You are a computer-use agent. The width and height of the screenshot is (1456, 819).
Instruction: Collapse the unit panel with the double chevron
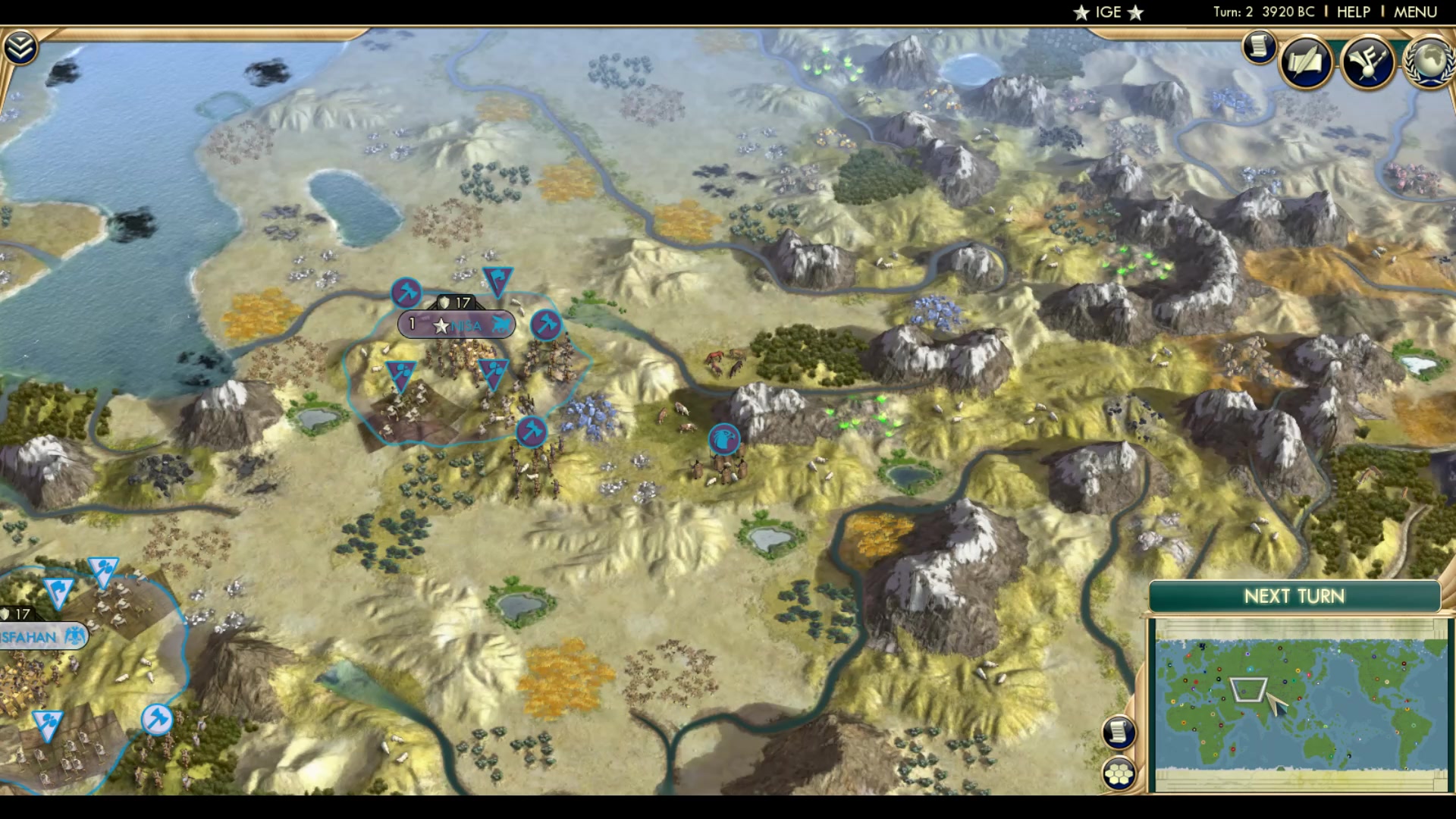pos(23,45)
